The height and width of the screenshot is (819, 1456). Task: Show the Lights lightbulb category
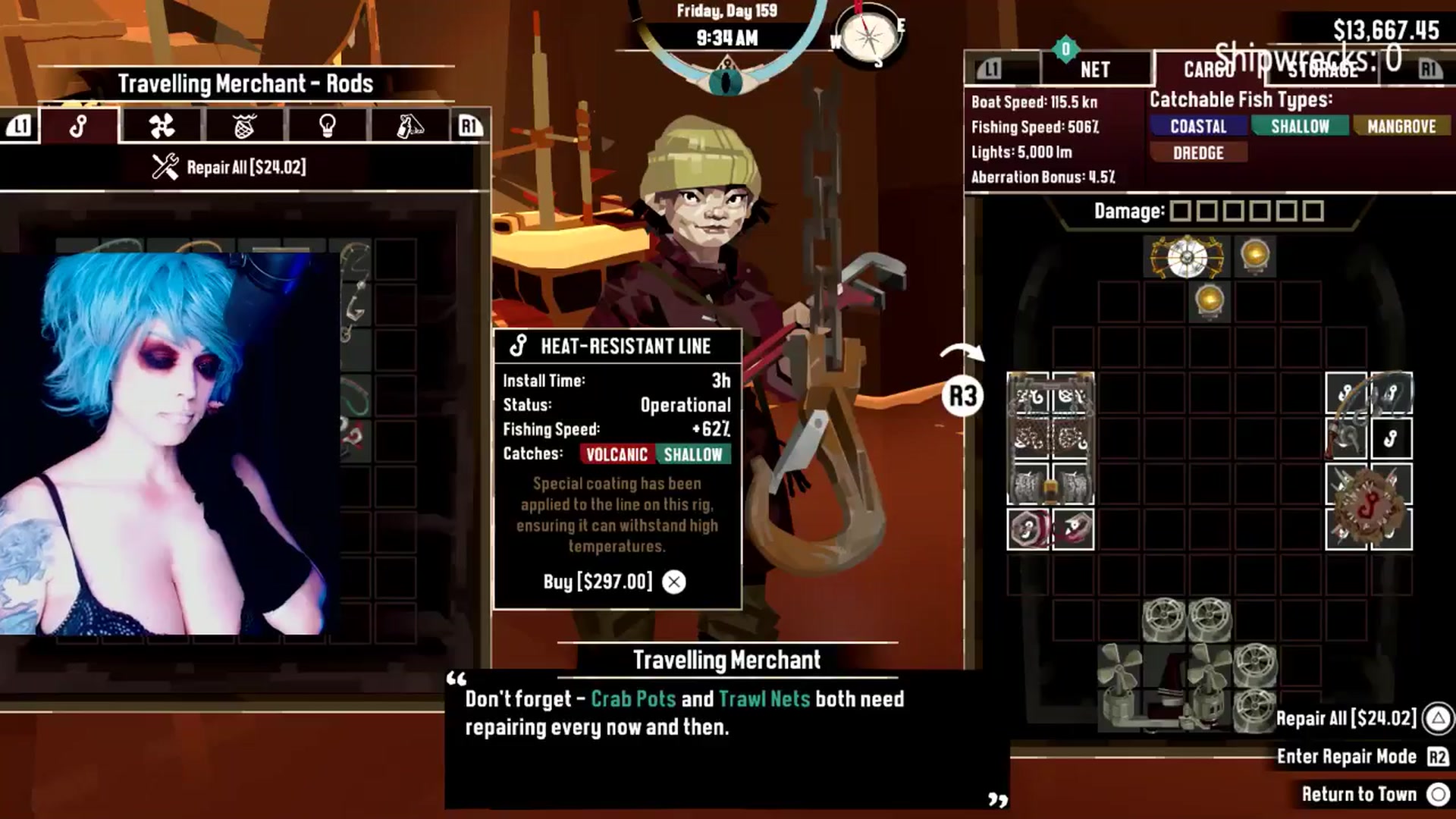[x=327, y=126]
